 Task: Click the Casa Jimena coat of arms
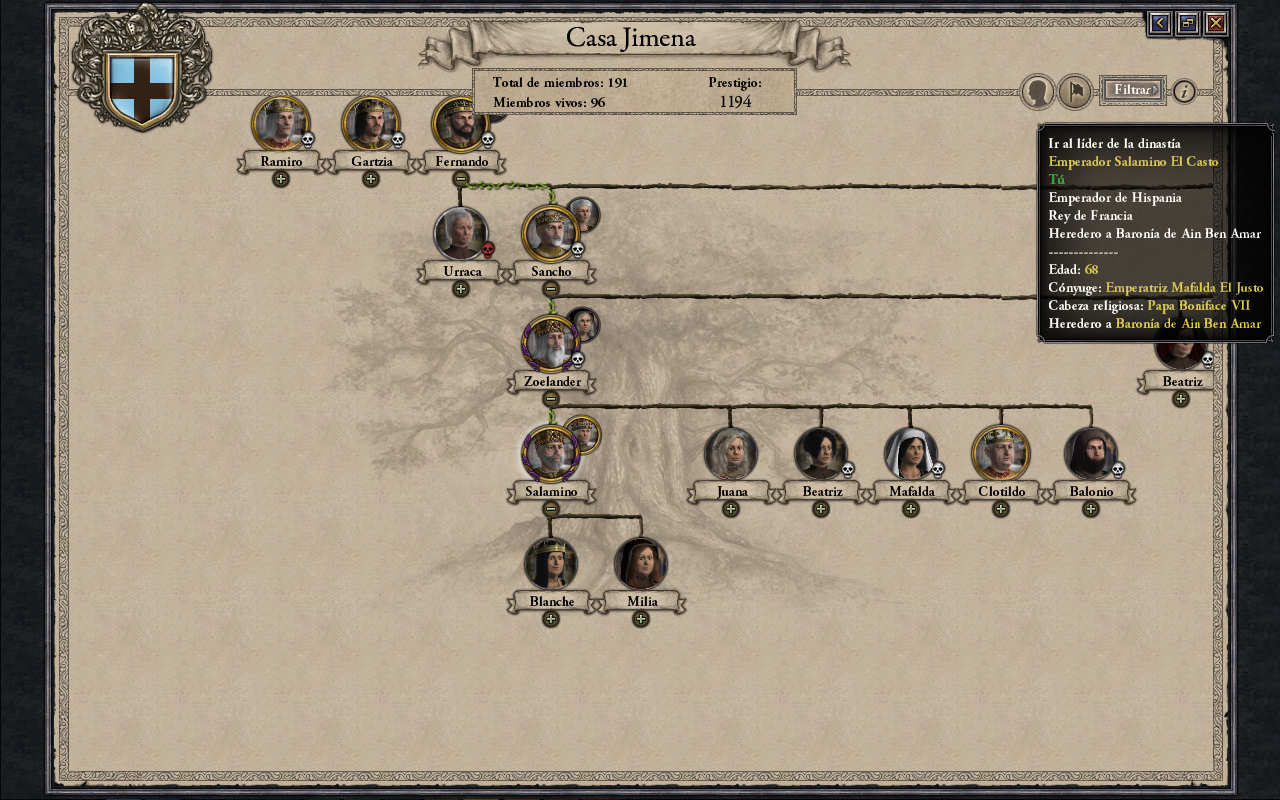pyautogui.click(x=142, y=89)
